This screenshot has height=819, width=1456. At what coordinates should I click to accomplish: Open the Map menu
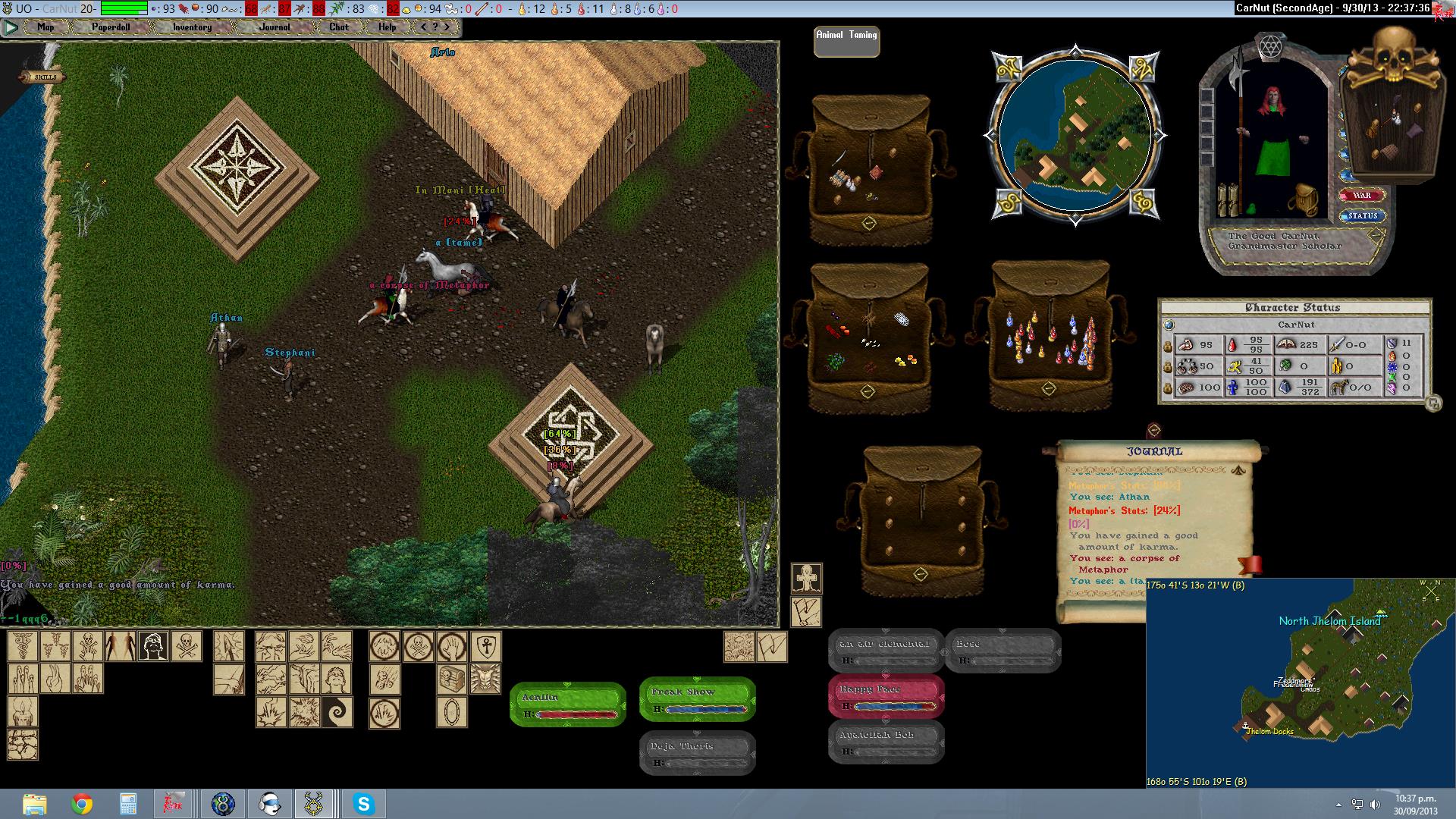pos(45,27)
